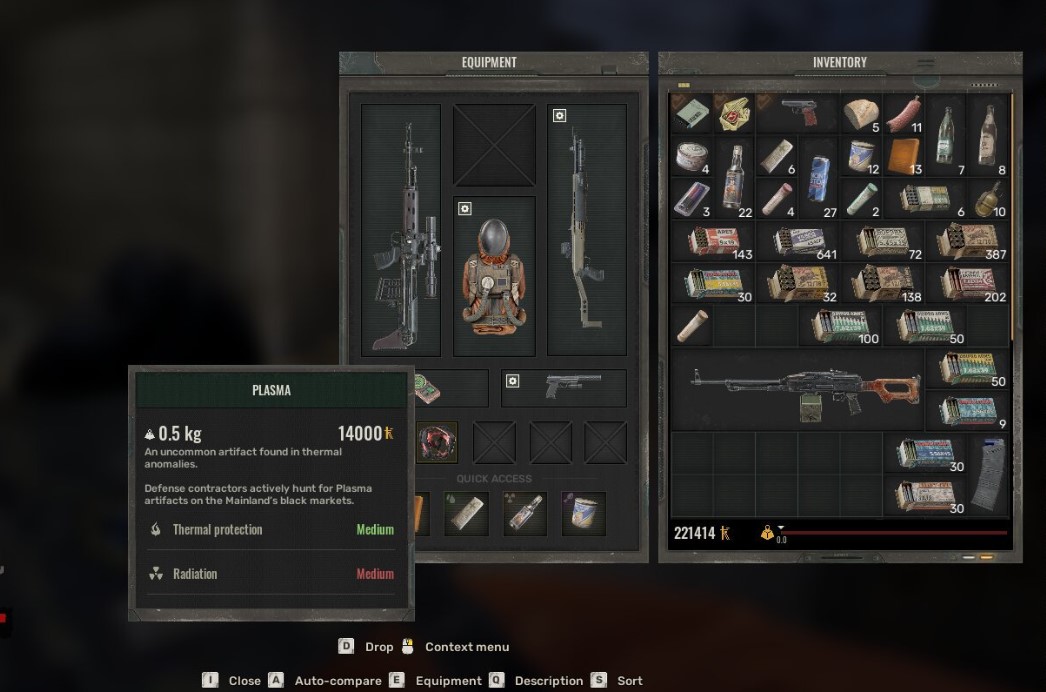Choose the machine gun in the inventory

800,389
